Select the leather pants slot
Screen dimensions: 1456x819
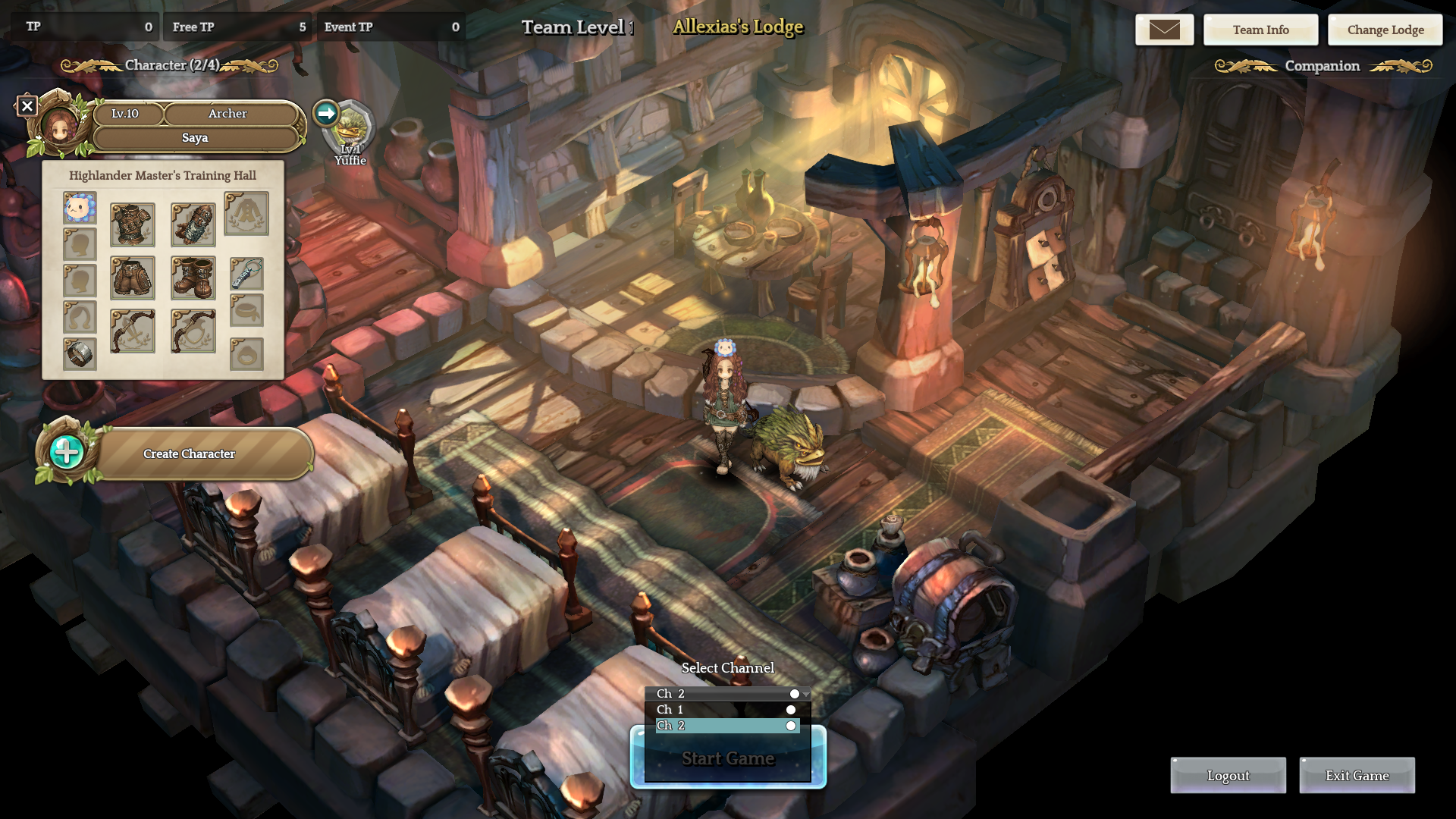point(133,278)
